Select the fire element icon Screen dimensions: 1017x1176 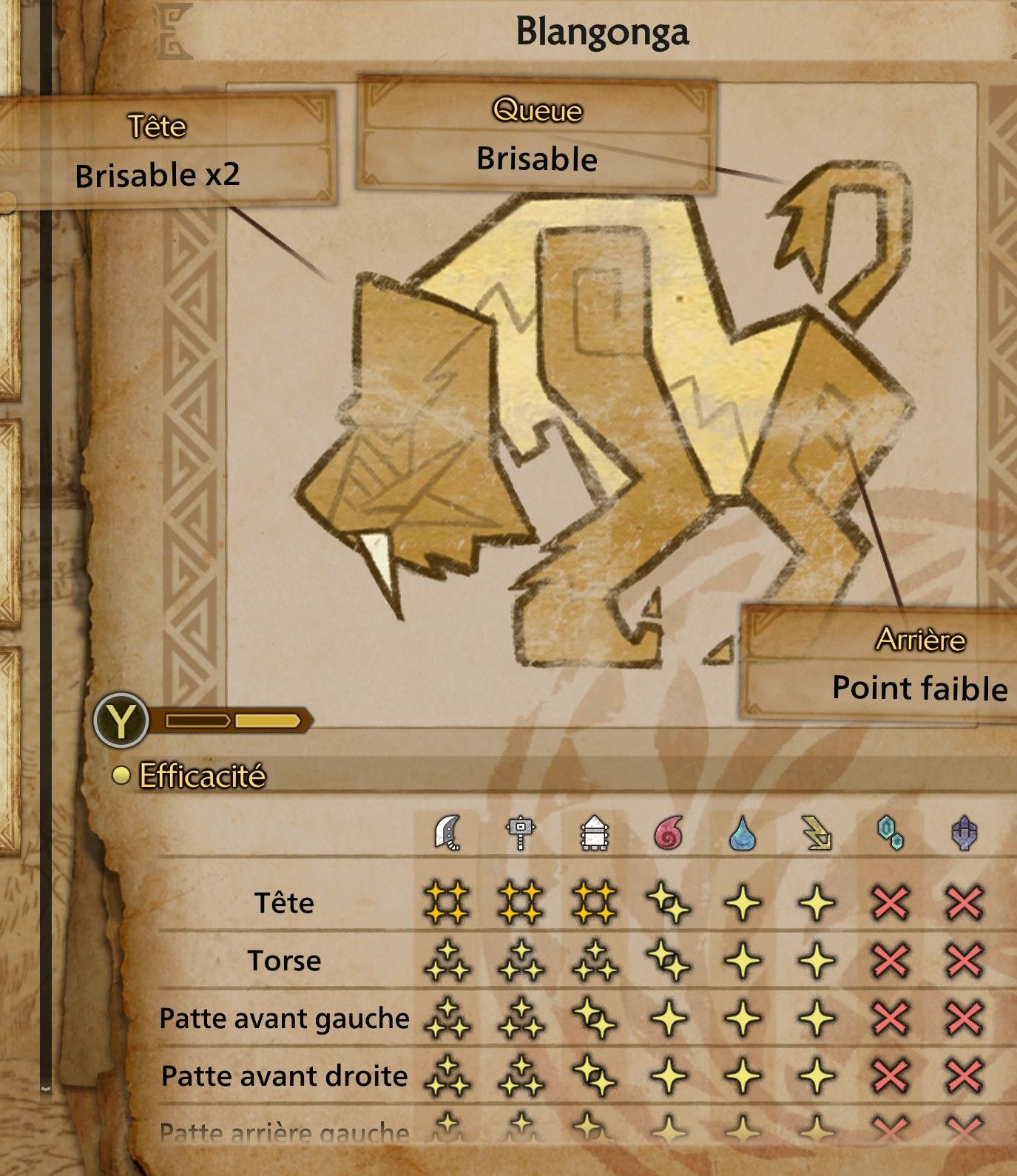[669, 834]
